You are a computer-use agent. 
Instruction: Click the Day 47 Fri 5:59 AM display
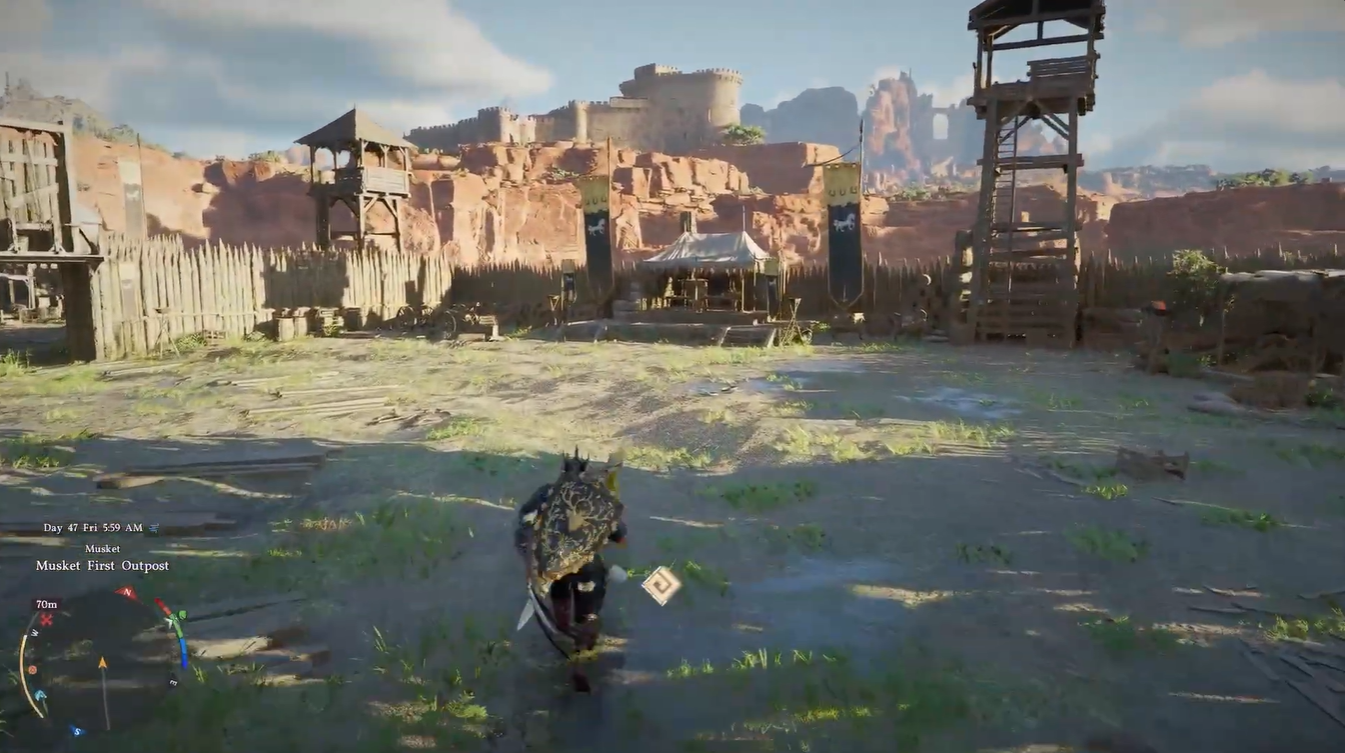pyautogui.click(x=92, y=527)
